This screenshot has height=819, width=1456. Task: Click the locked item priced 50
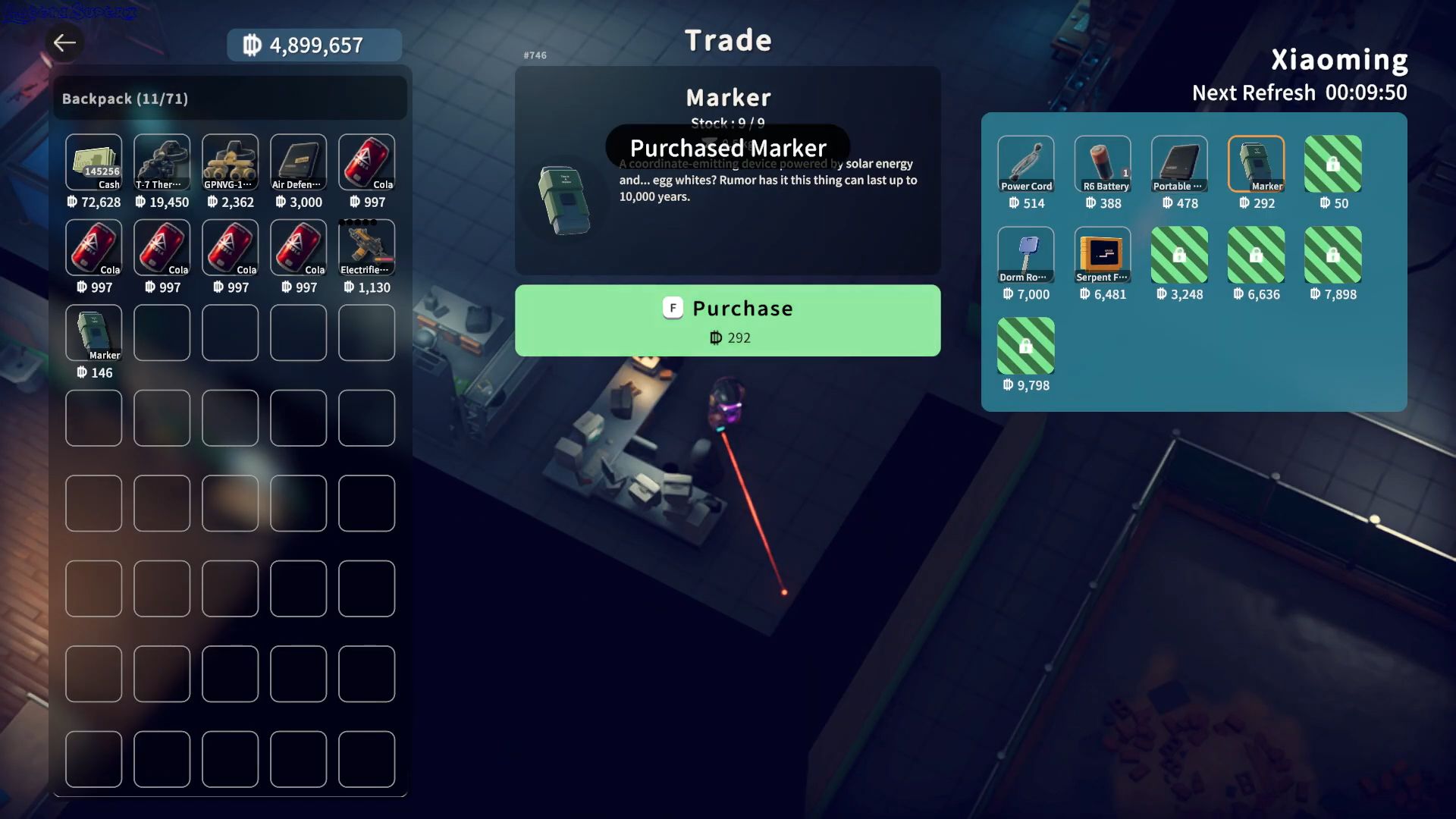click(x=1332, y=164)
